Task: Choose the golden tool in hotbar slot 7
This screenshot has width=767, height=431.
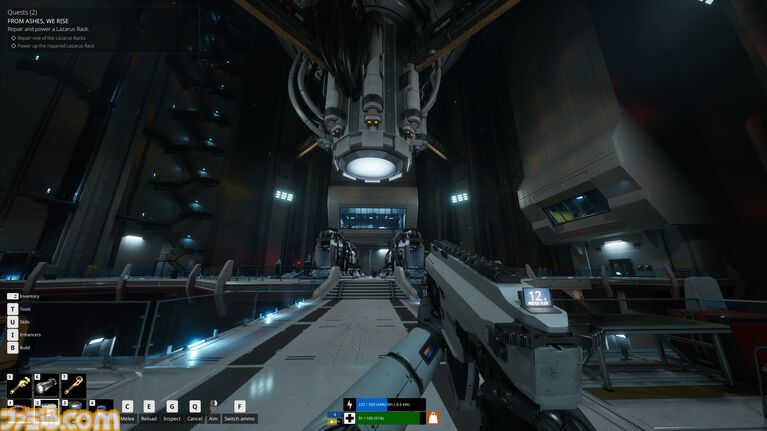Action: 73,386
